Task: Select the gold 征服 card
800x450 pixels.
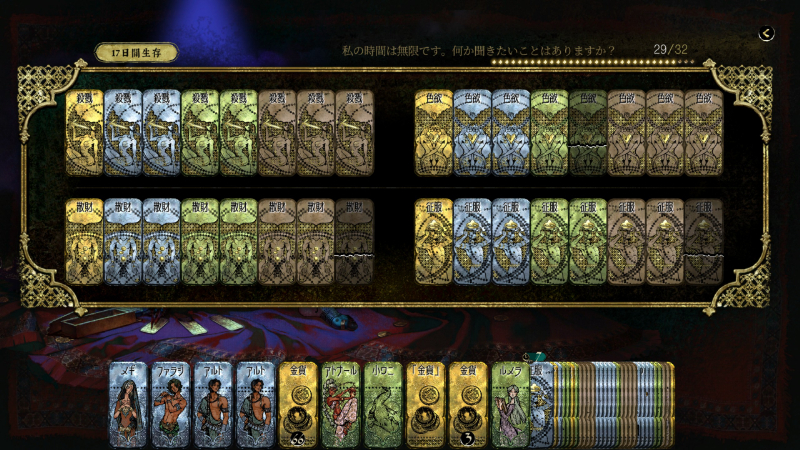Action: pyautogui.click(x=434, y=241)
